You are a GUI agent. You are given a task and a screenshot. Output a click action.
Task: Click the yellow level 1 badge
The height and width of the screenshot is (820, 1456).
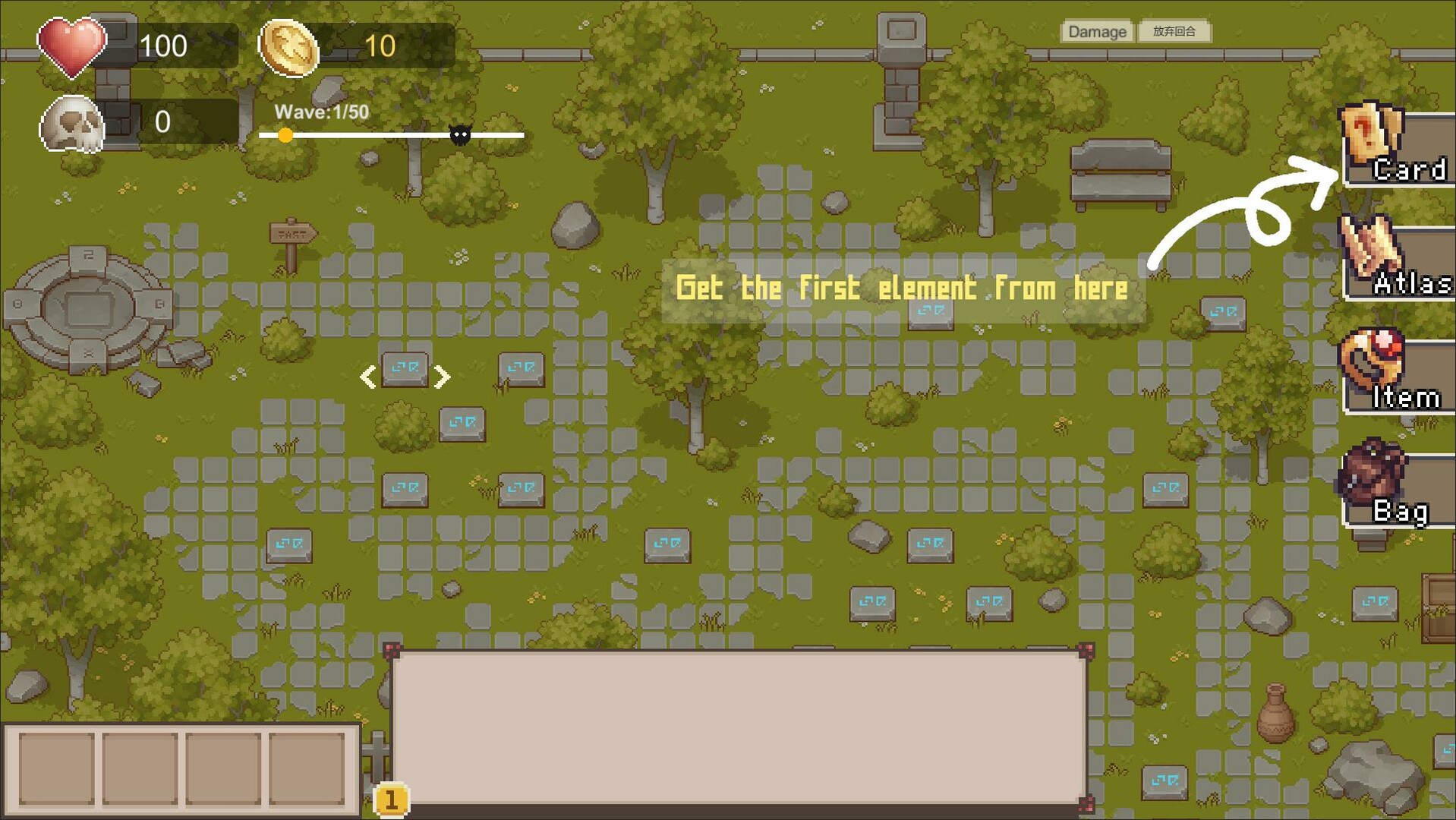(392, 799)
